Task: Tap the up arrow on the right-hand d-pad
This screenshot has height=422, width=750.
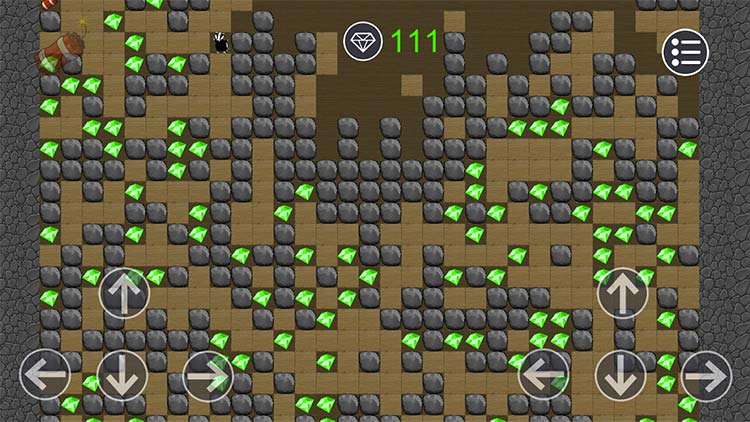Action: (622, 293)
